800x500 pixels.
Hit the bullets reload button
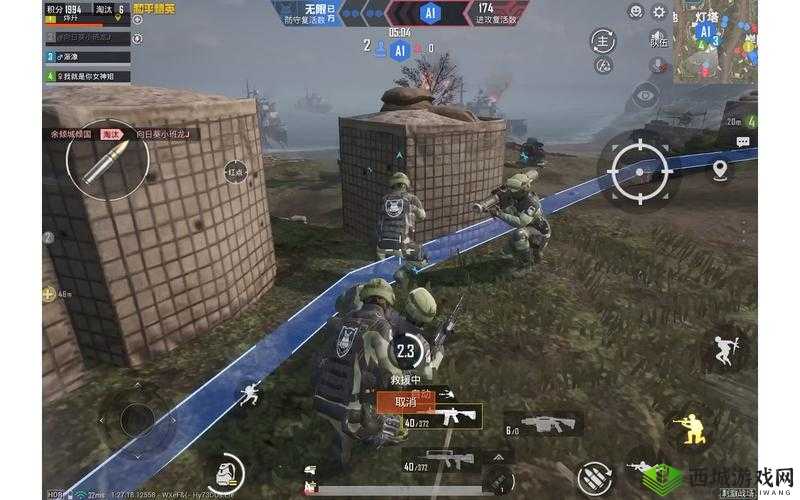[596, 477]
